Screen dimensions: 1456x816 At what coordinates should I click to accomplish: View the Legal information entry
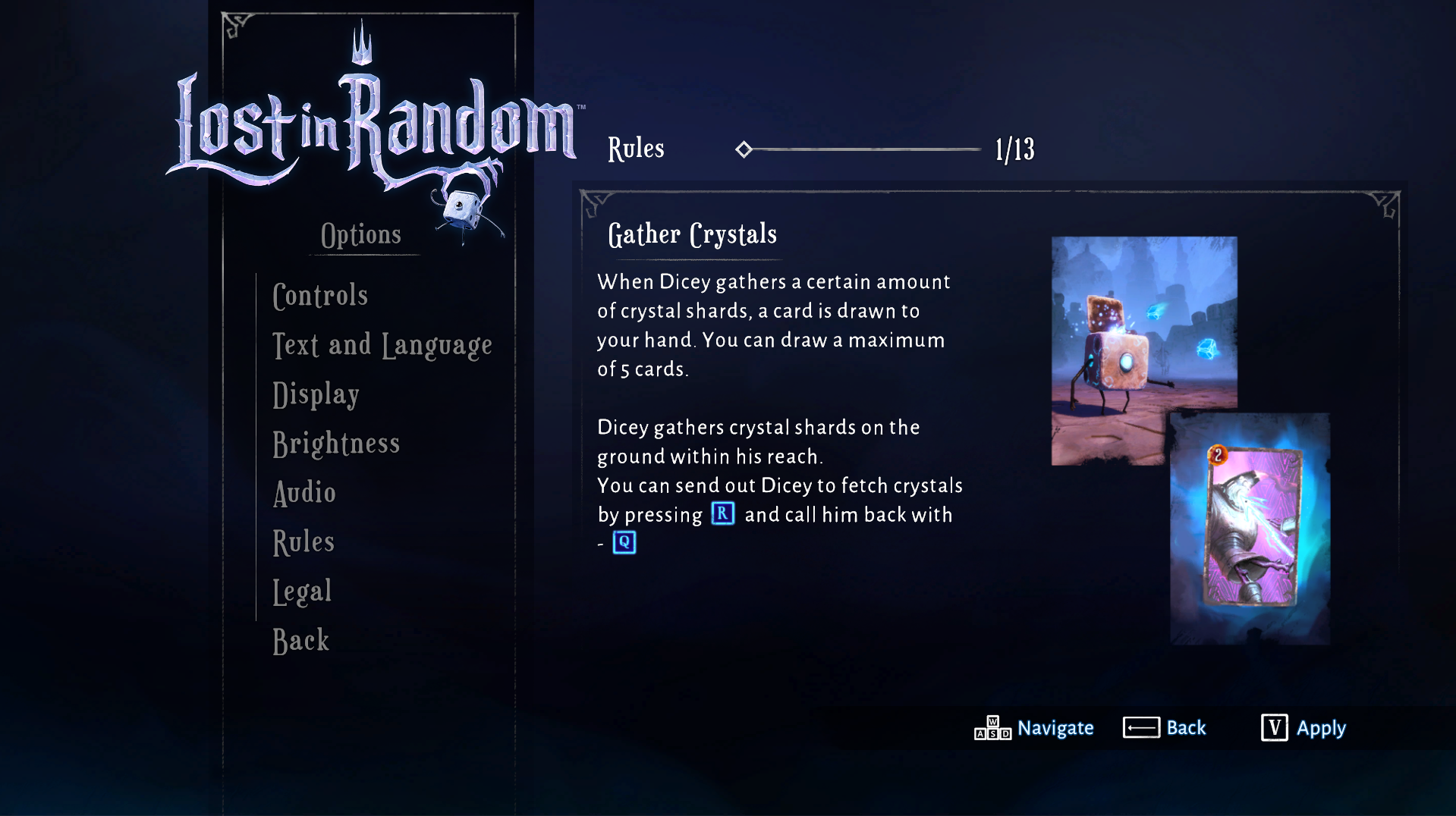(301, 591)
